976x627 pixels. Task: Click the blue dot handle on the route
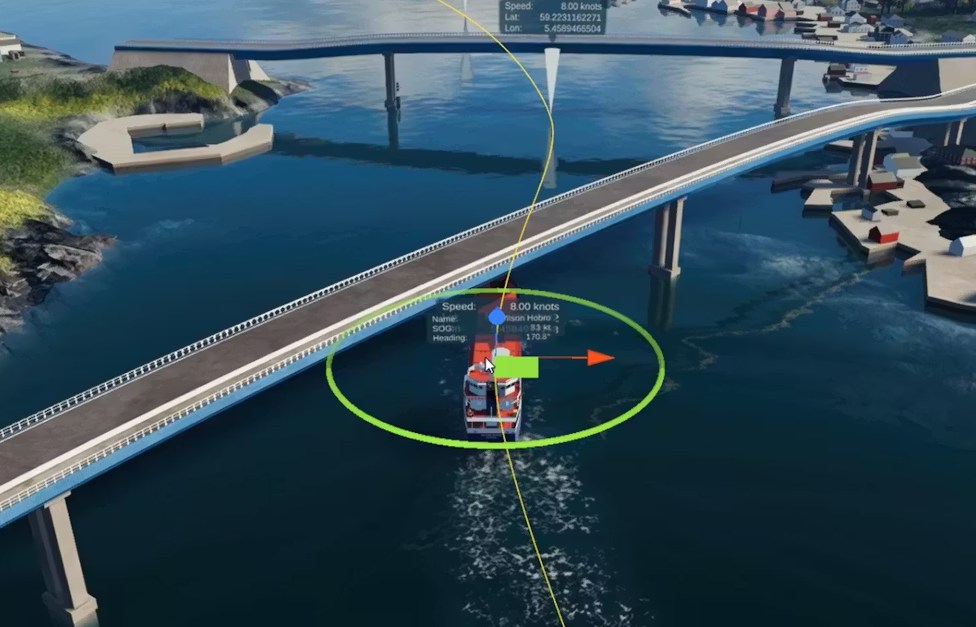[x=497, y=317]
